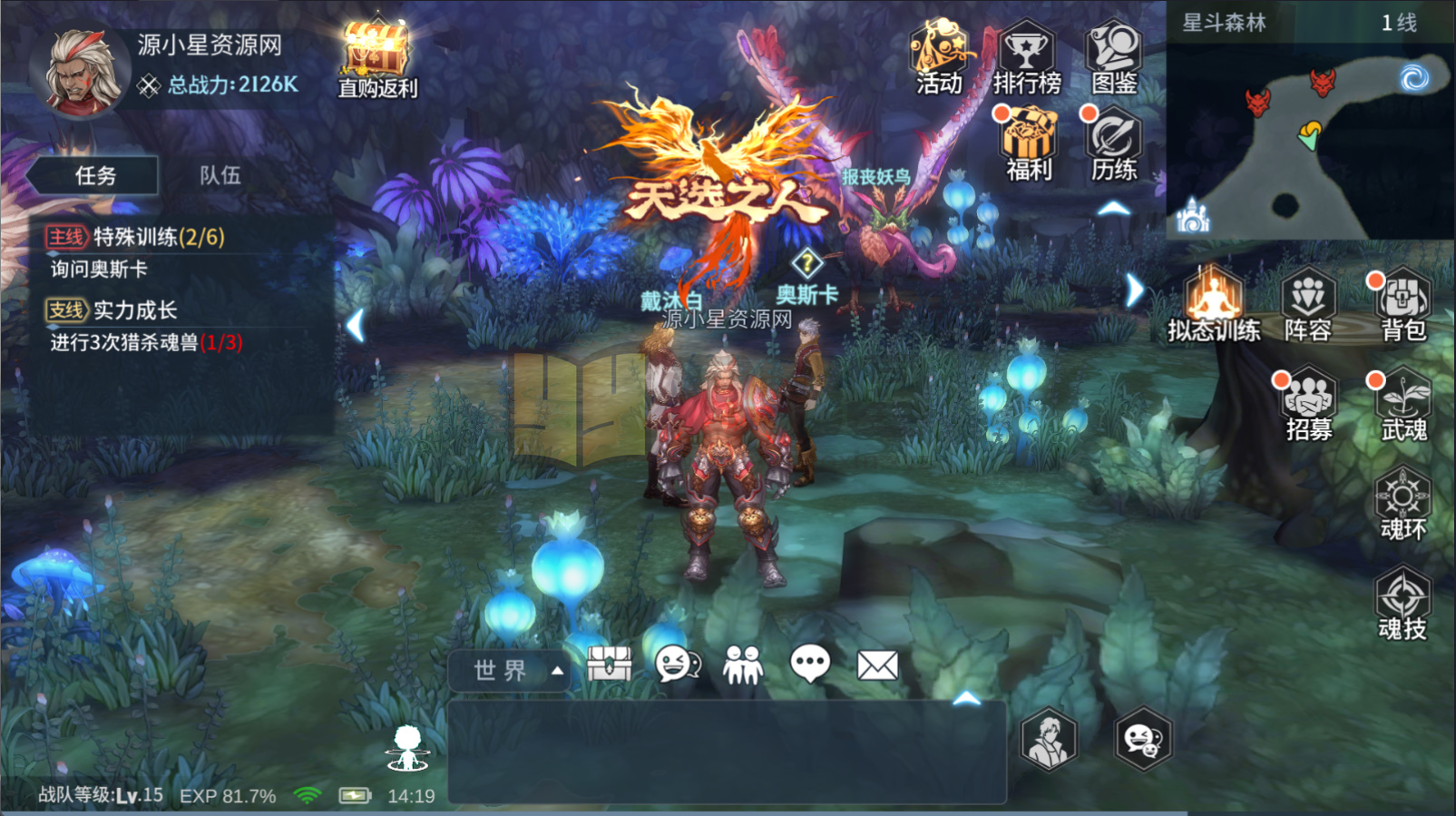Open the 魂技 soul skill menu

pos(1402,604)
